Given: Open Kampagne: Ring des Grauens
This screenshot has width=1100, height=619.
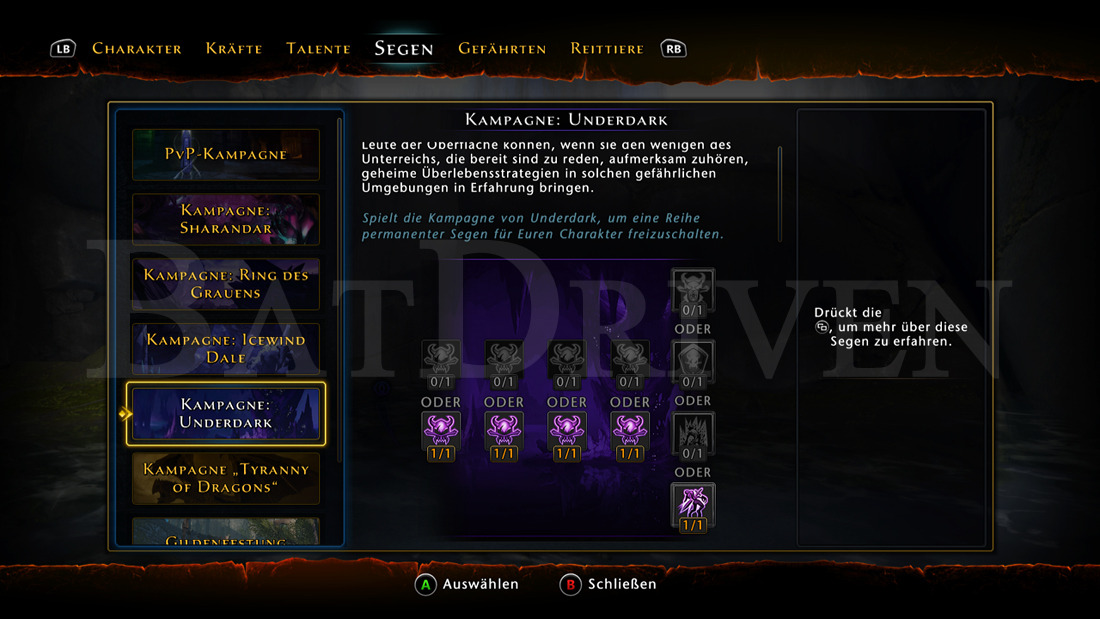Looking at the screenshot, I should (226, 284).
